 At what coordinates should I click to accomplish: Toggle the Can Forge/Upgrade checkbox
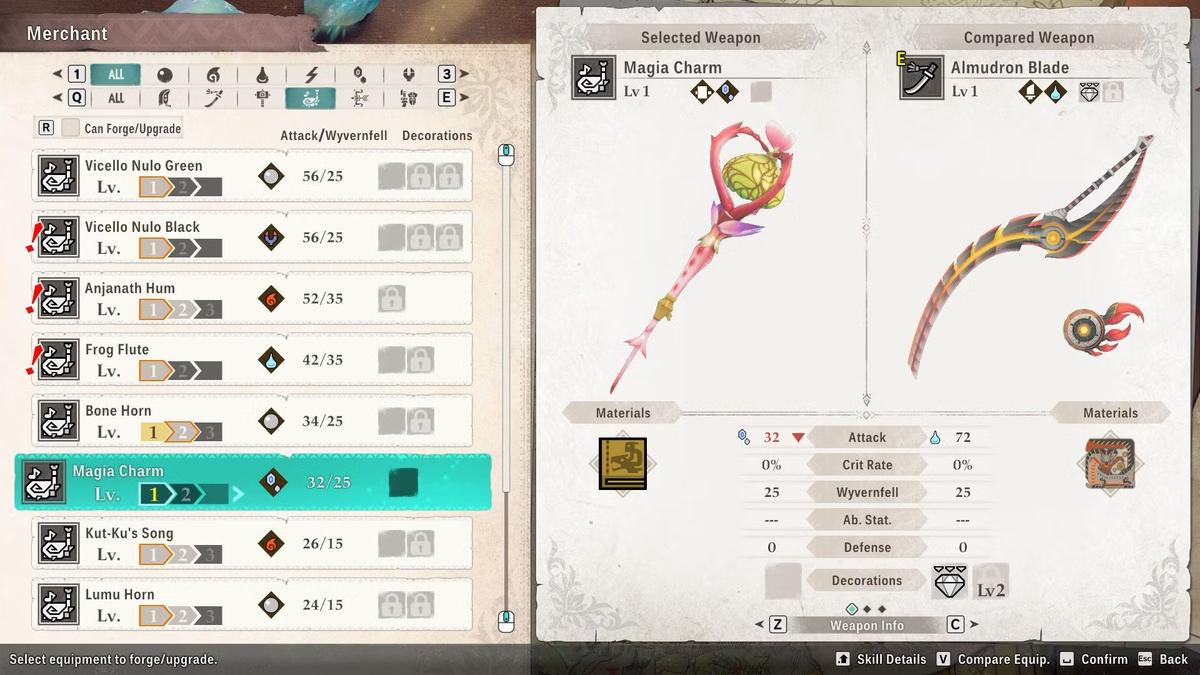tap(70, 128)
